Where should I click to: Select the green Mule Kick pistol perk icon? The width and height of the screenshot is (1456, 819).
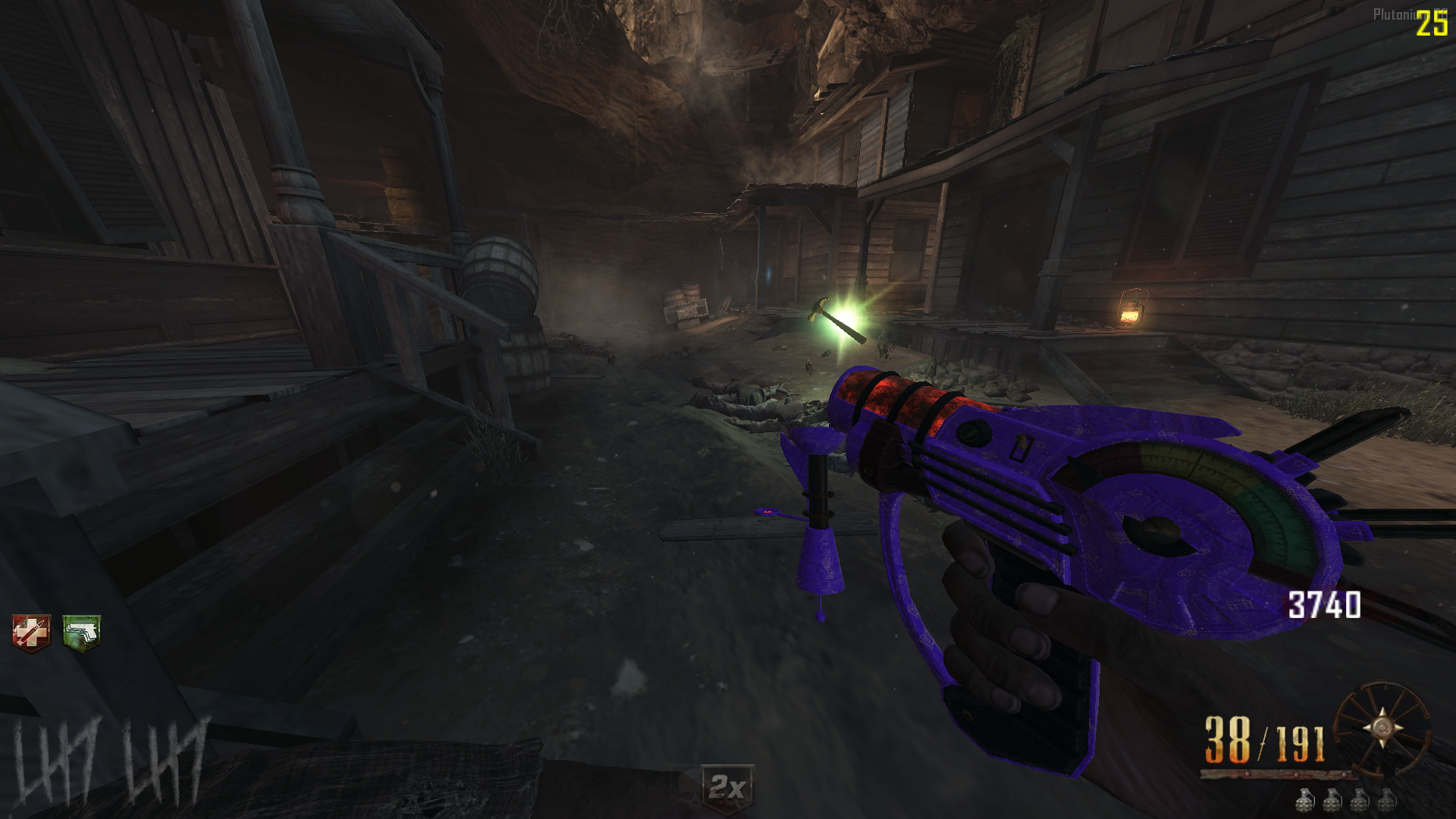click(81, 633)
